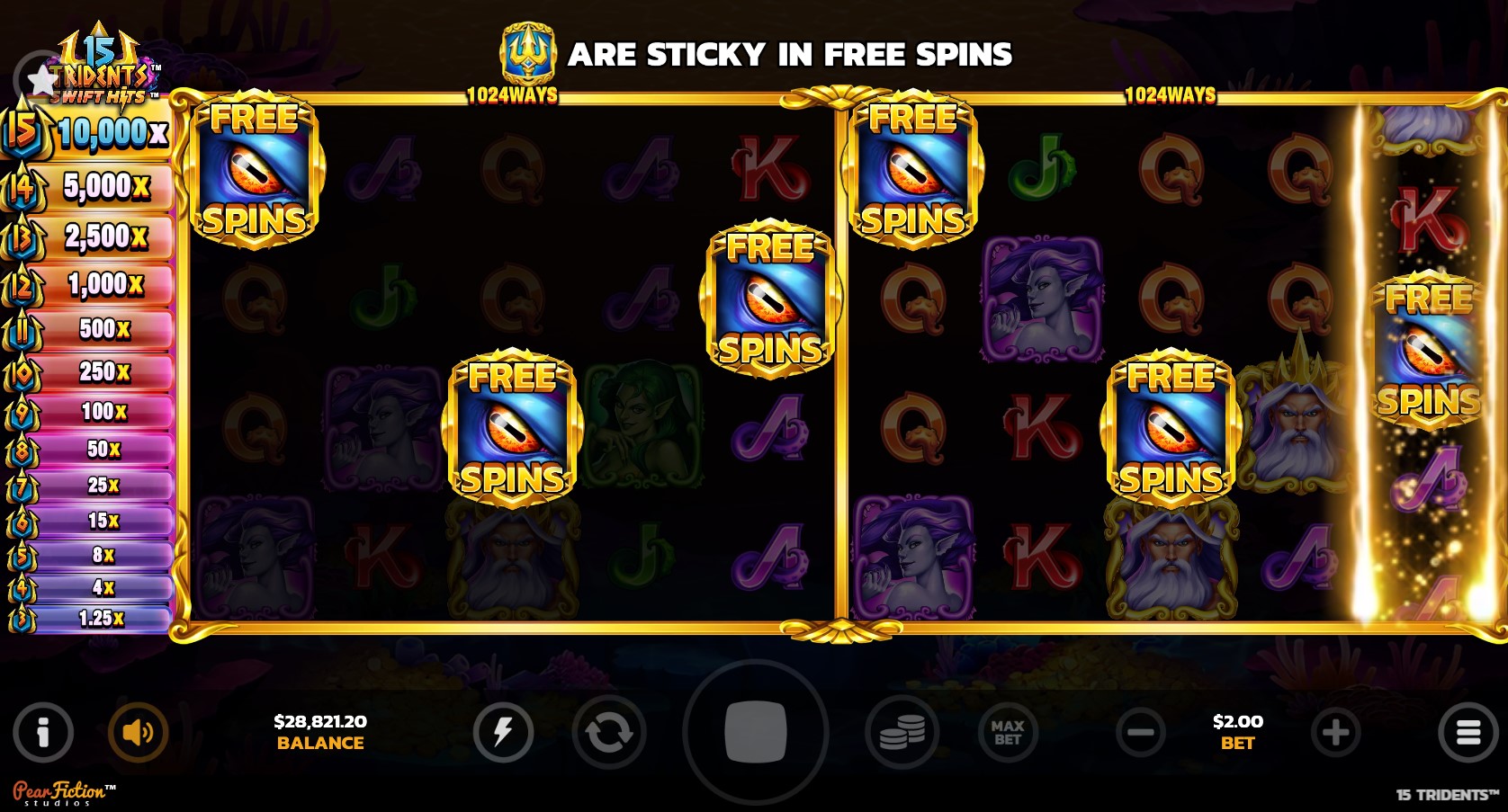Enable turbo spin mode

[x=505, y=732]
